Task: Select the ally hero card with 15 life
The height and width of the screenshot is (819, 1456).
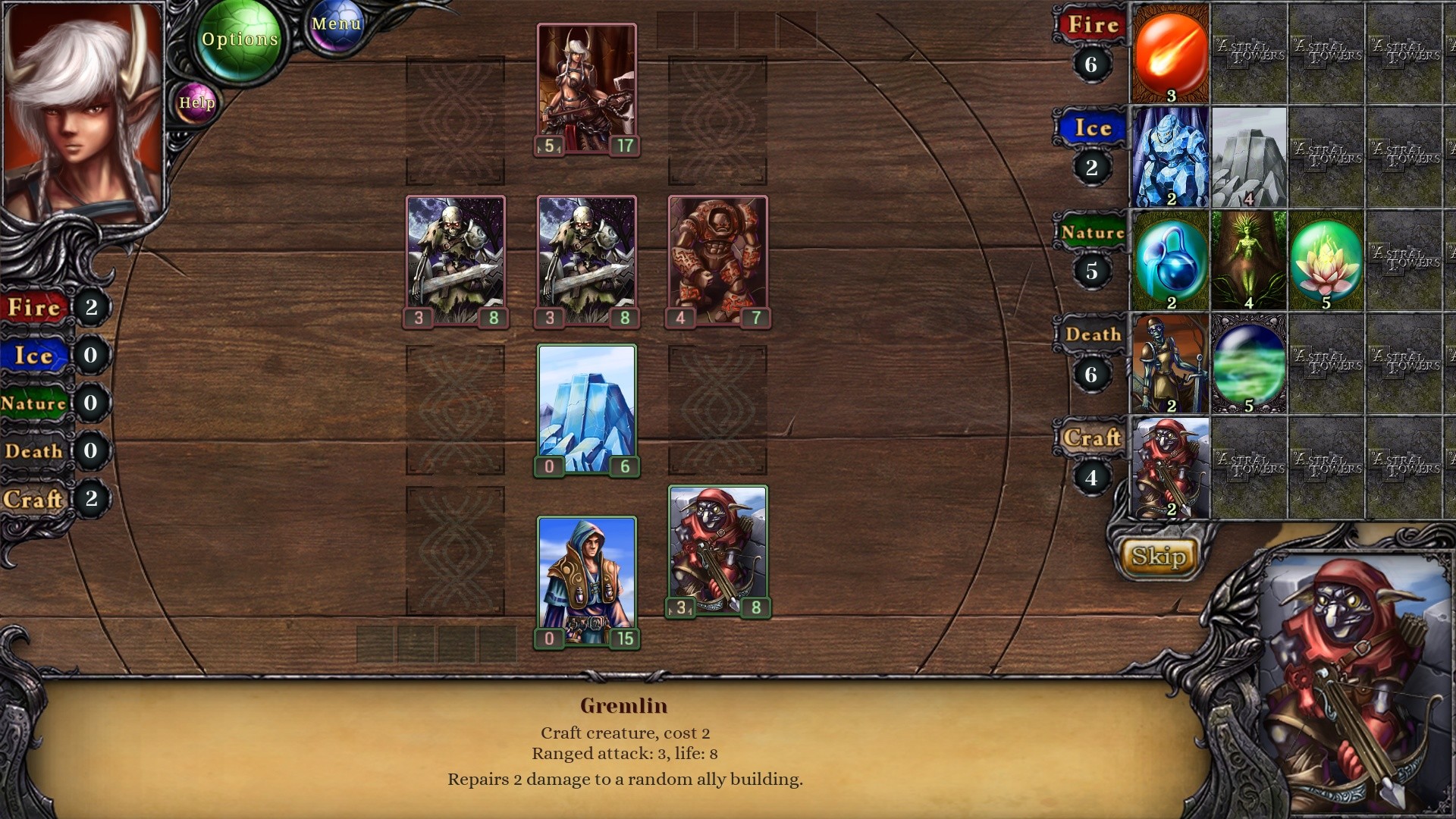Action: tap(587, 580)
